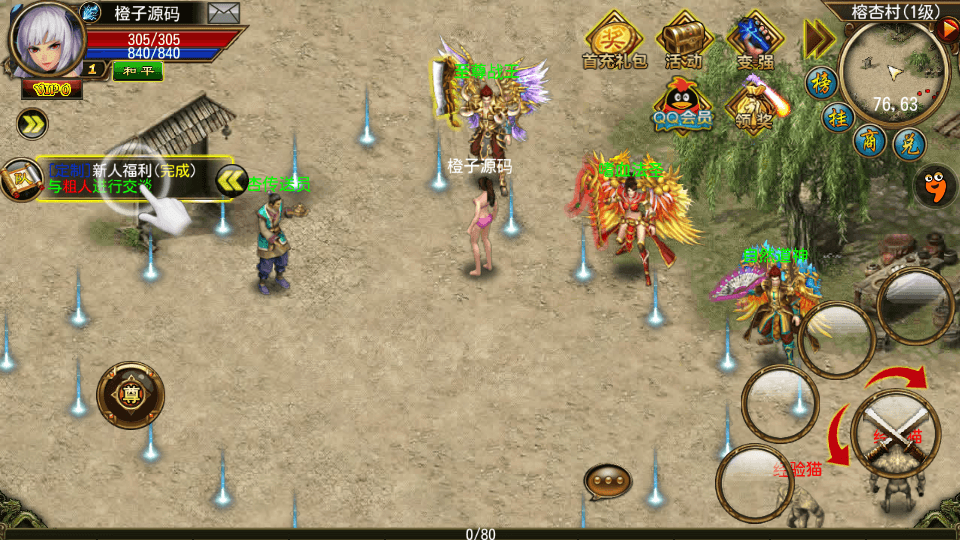Image resolution: width=960 pixels, height=540 pixels.
Task: Open the 活动 treasure chest events menu
Action: pyautogui.click(x=684, y=41)
